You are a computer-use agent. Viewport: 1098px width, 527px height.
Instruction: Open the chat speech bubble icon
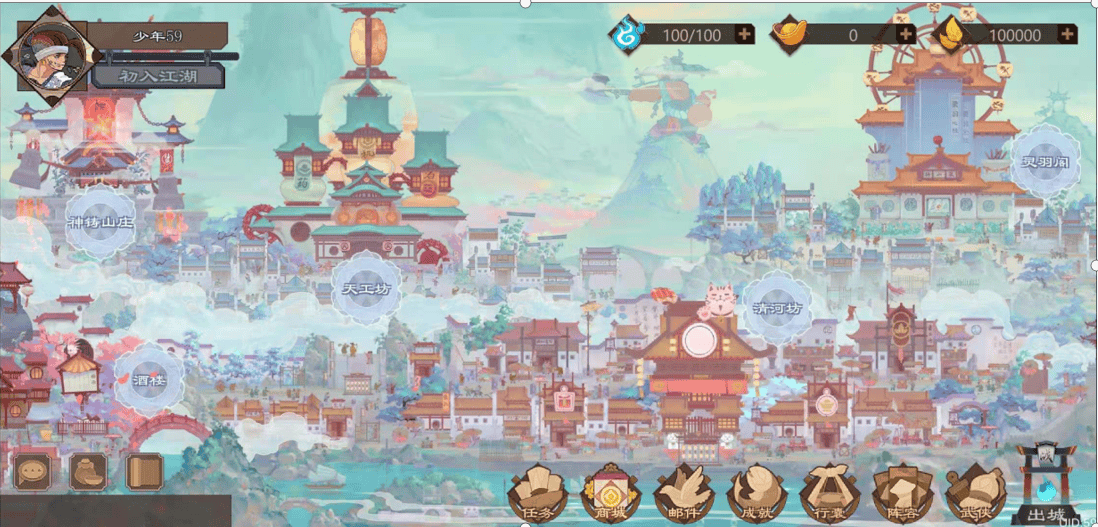click(33, 470)
